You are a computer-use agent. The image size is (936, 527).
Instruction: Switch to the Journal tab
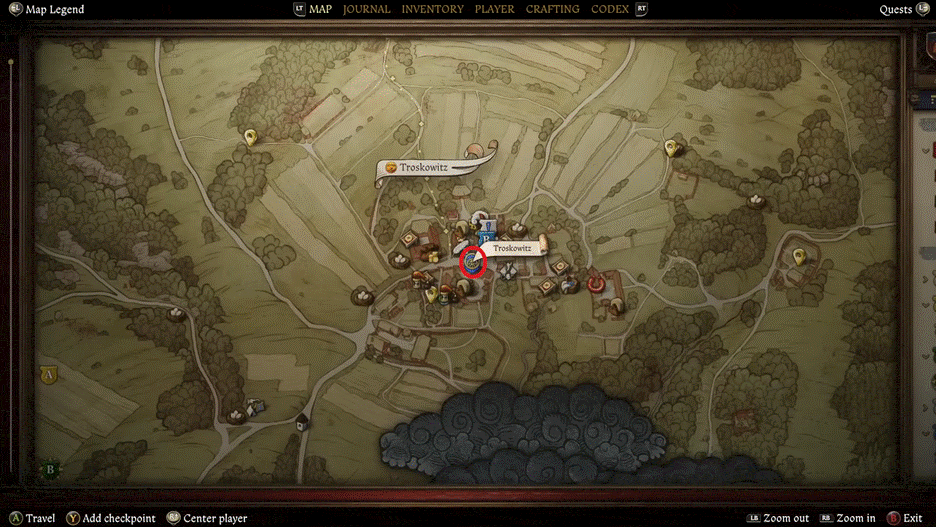click(x=366, y=9)
